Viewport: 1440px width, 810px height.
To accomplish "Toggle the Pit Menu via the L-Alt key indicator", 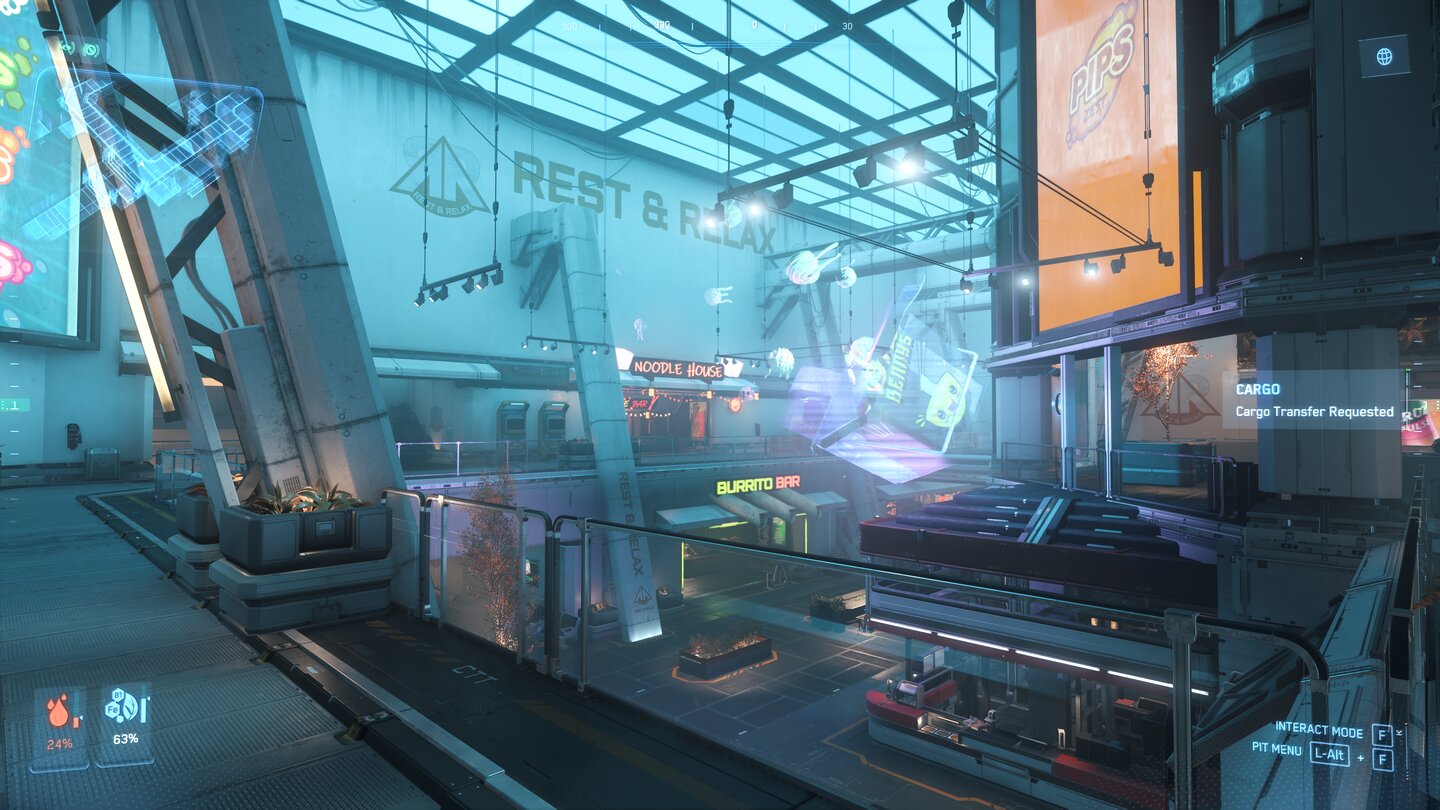I will pyautogui.click(x=1329, y=754).
